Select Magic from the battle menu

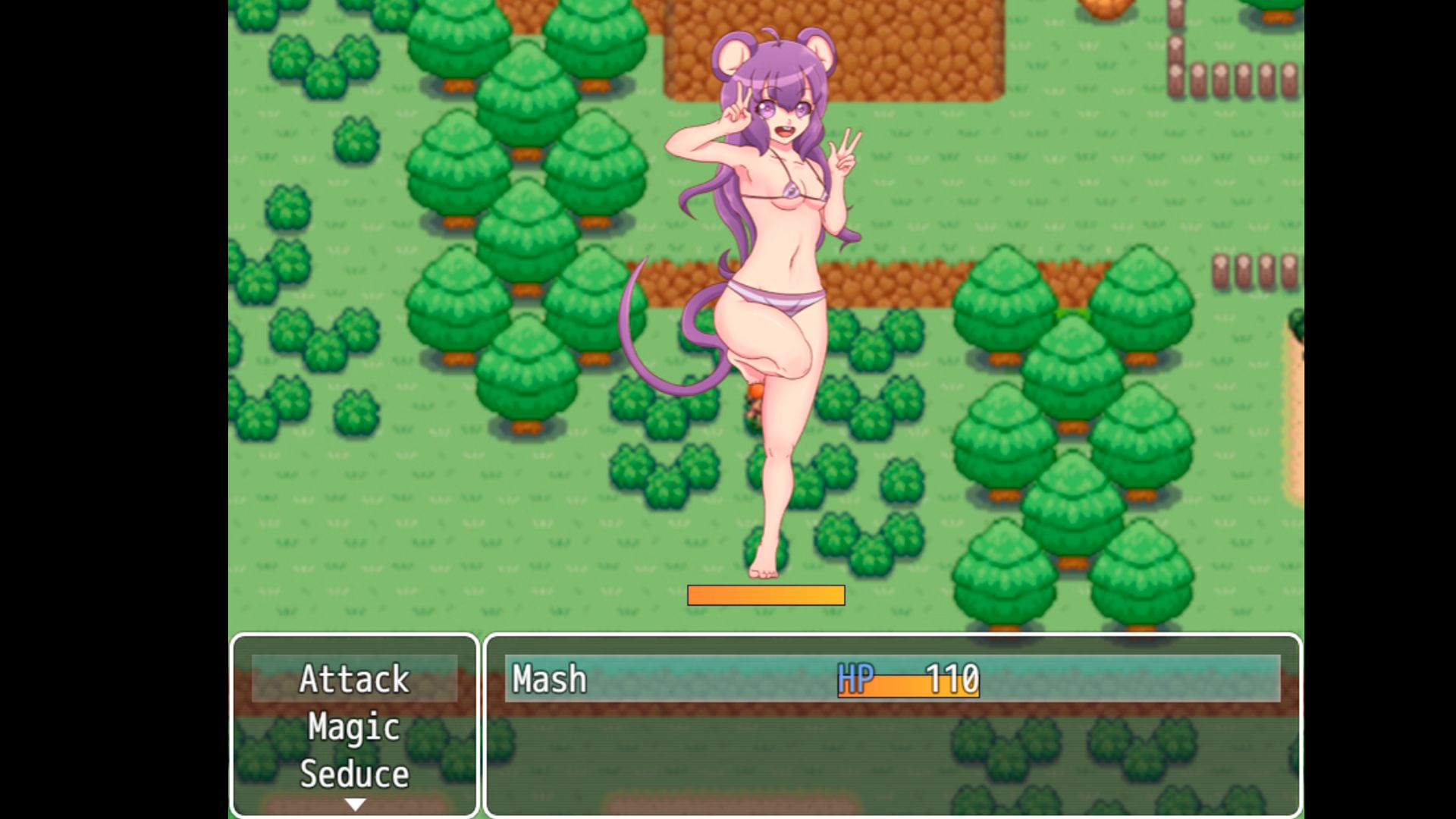tap(354, 726)
